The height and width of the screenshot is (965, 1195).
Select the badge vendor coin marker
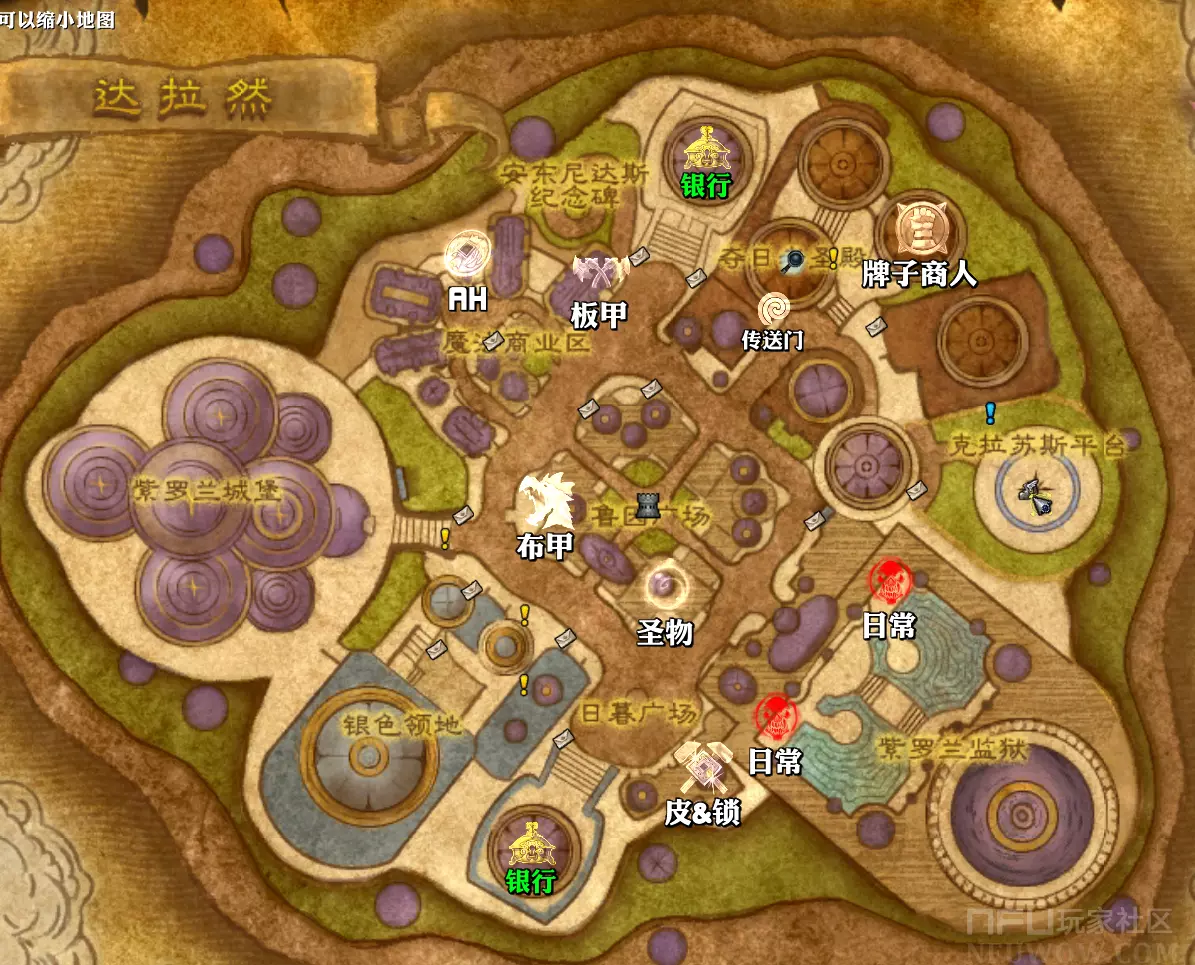click(917, 229)
